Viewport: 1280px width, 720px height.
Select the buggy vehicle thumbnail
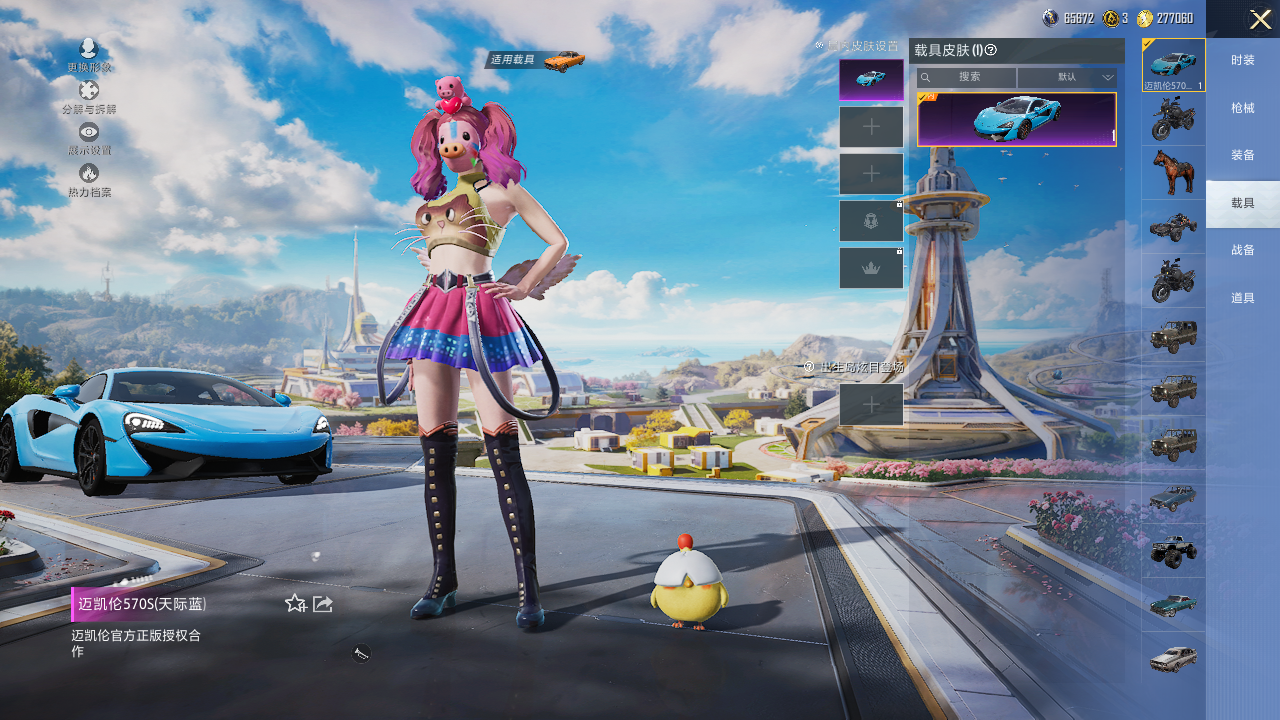pos(1173,227)
